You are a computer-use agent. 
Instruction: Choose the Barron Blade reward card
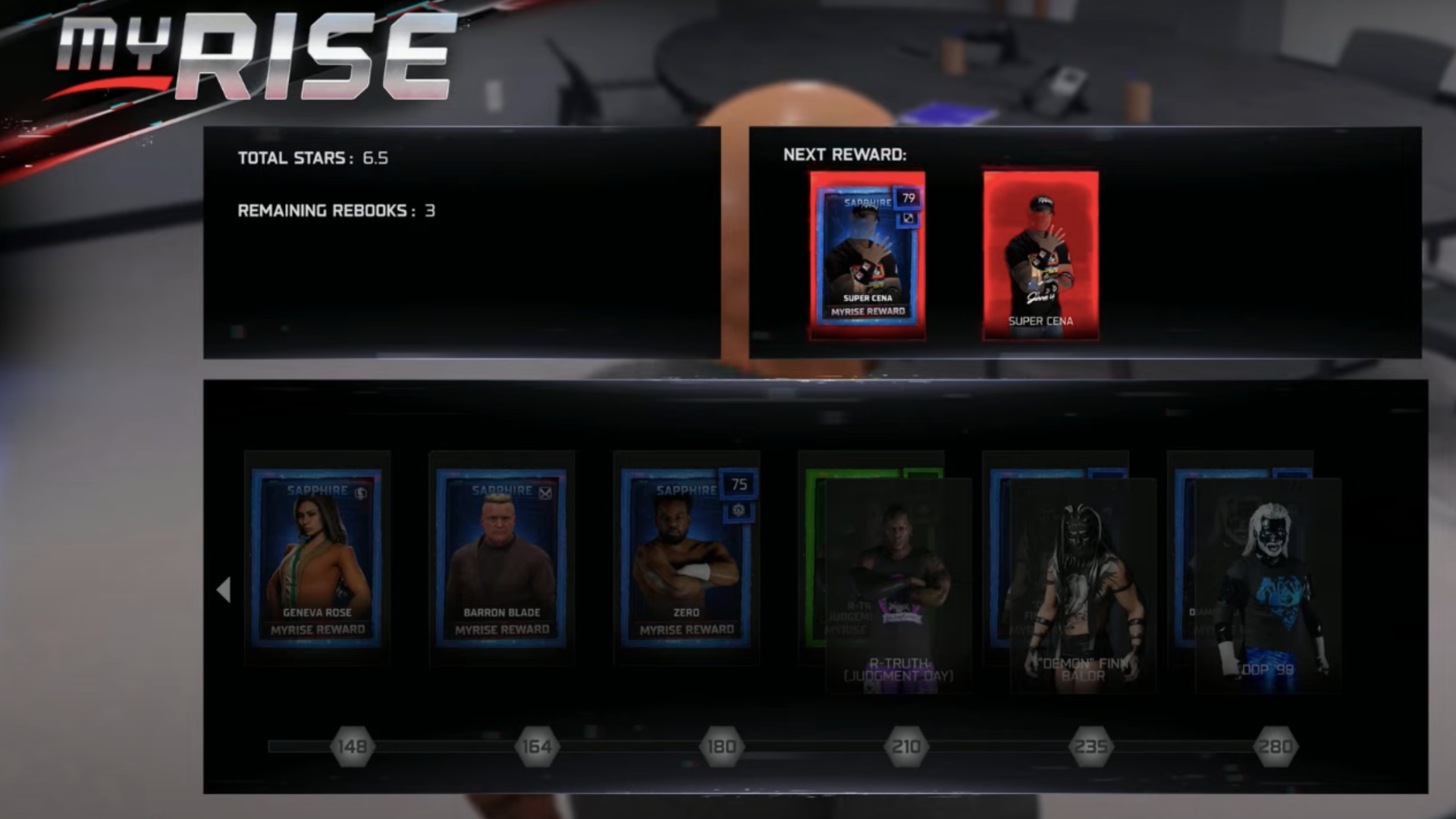tap(501, 559)
